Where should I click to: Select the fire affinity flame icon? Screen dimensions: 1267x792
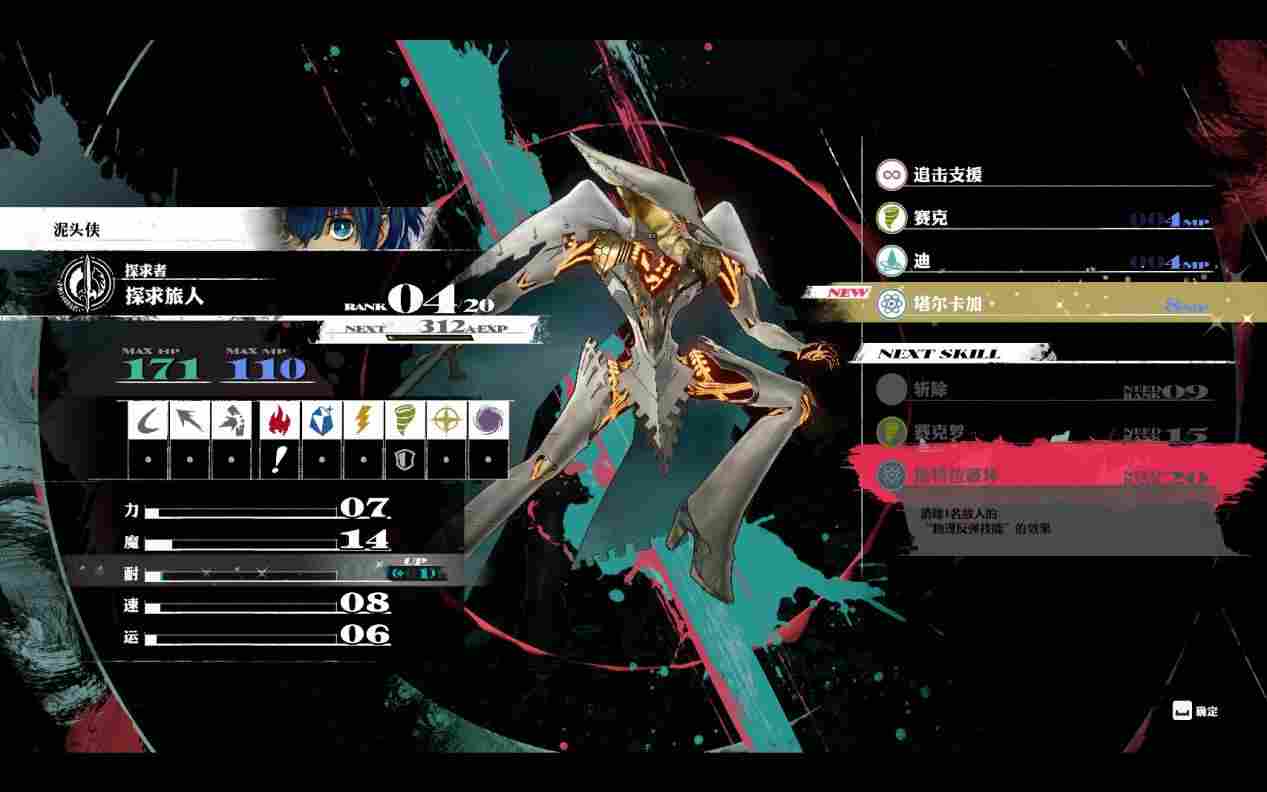click(x=277, y=420)
